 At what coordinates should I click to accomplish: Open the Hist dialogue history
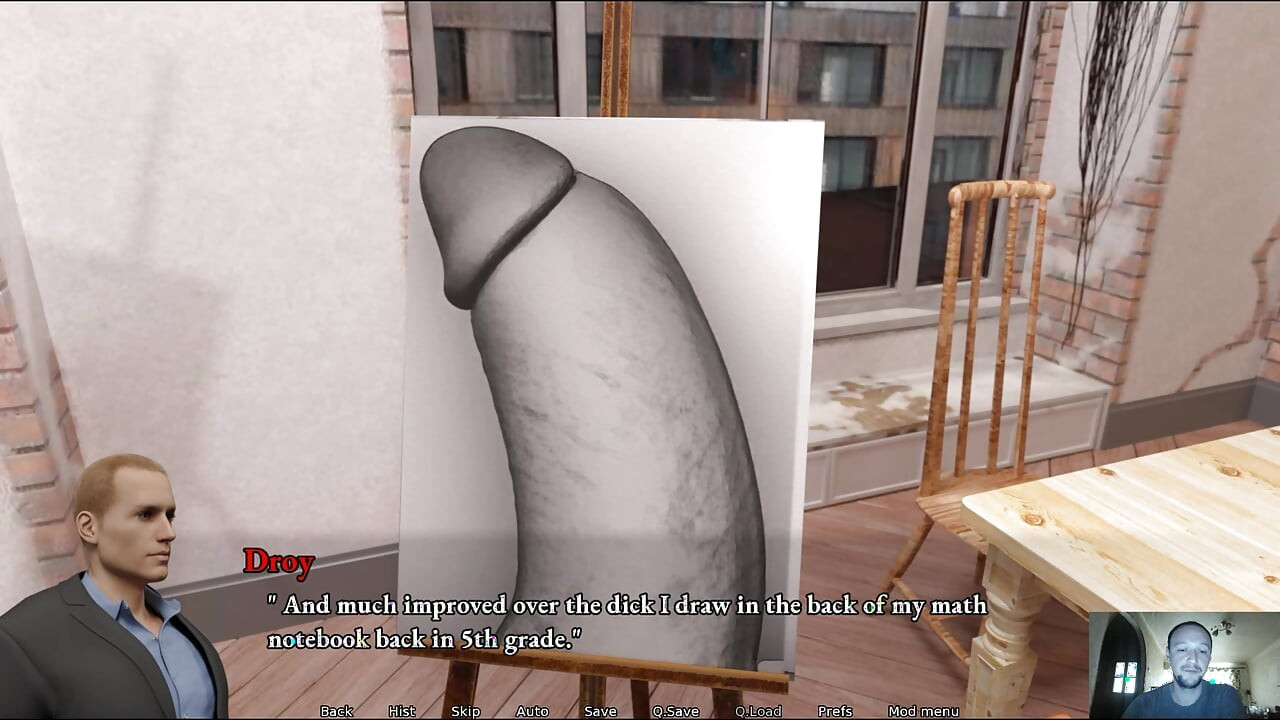point(400,711)
